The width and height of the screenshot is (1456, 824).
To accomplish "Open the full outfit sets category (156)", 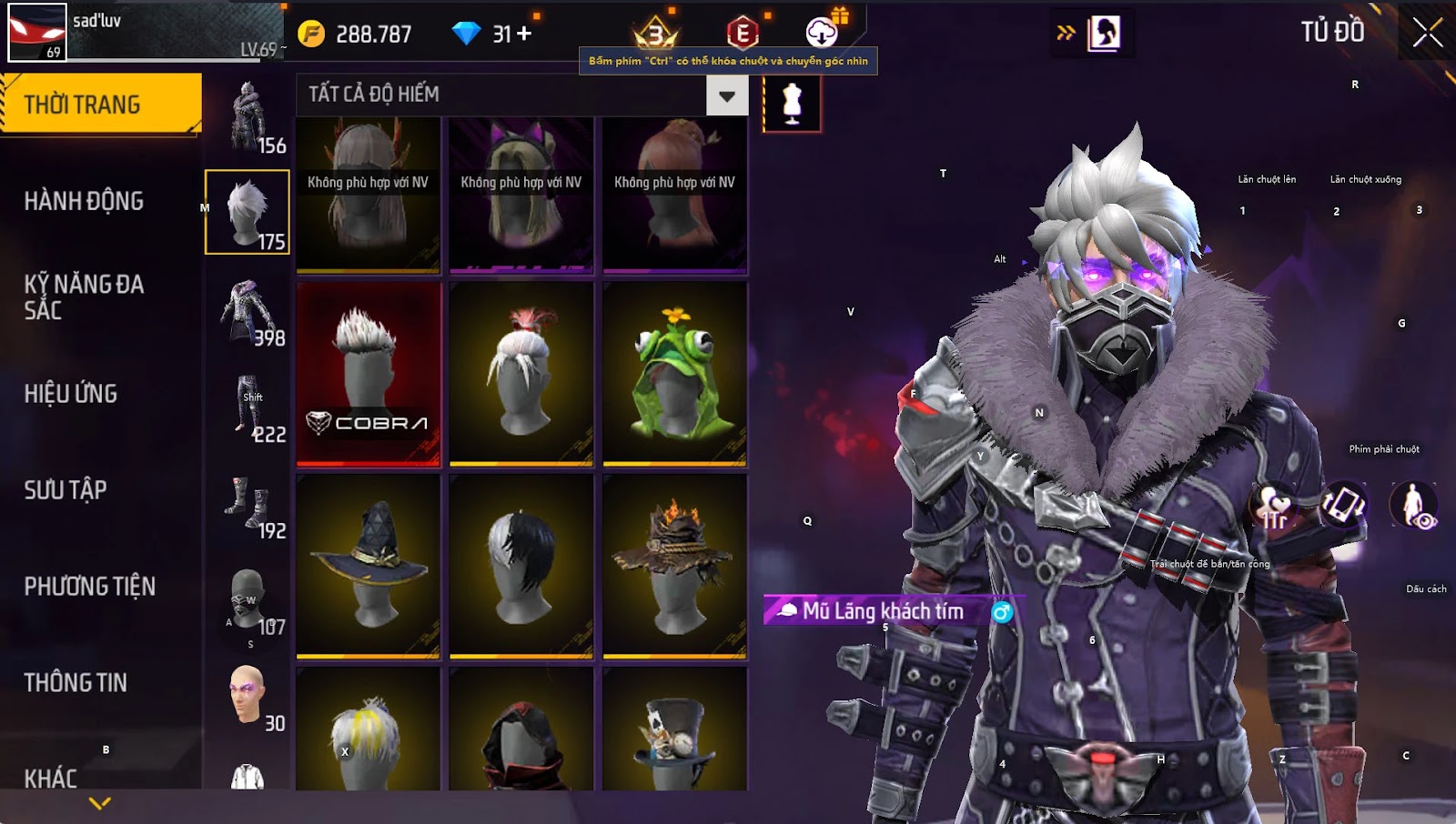I will 248,118.
